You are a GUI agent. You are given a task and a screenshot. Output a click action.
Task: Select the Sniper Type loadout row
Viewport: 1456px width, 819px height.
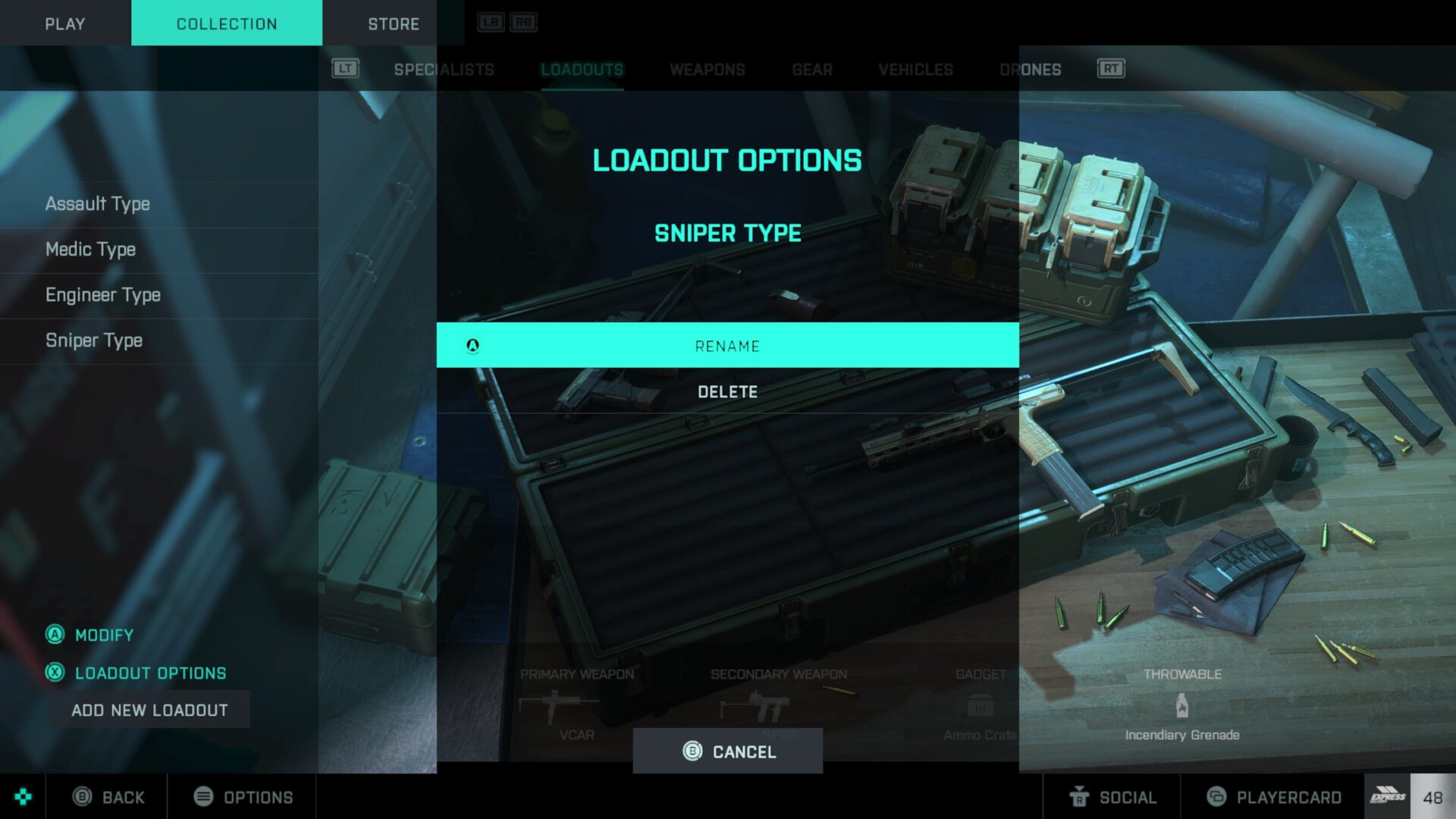[x=94, y=340]
